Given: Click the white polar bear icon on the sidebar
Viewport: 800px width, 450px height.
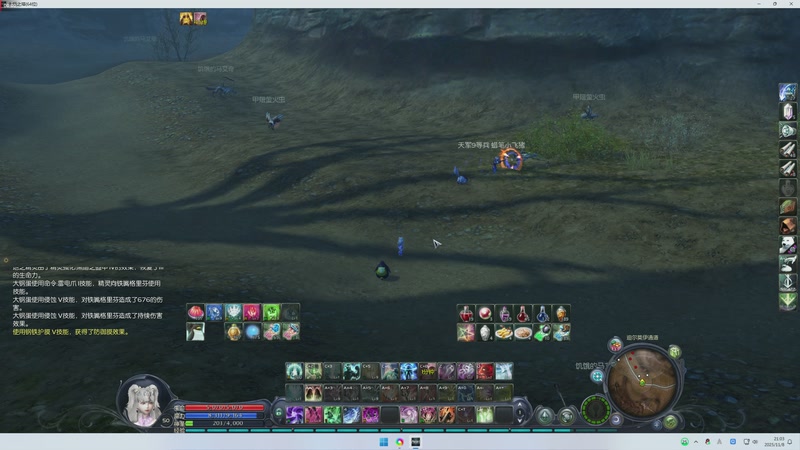Looking at the screenshot, I should (x=788, y=245).
